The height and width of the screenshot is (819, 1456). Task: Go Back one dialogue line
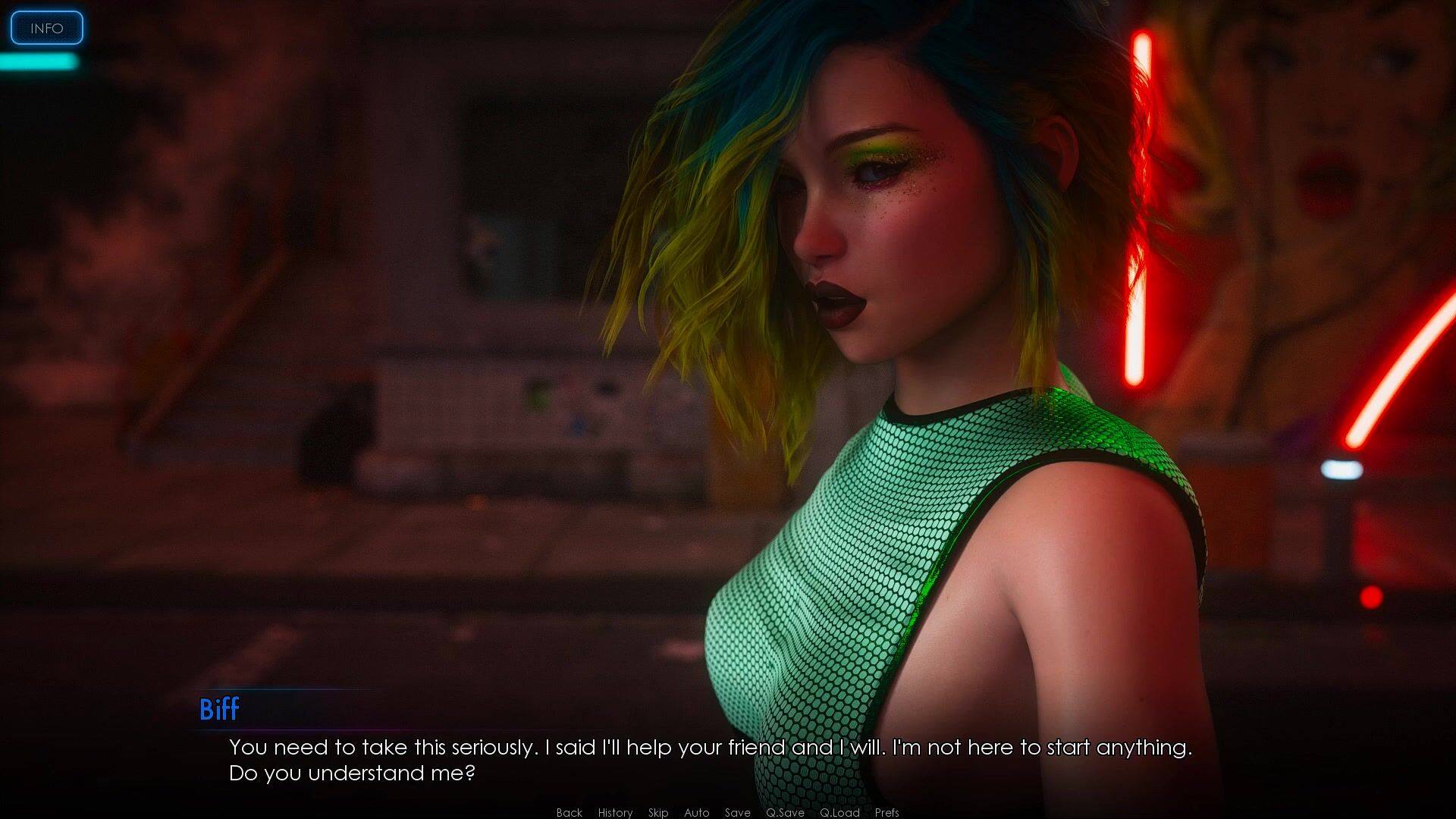(x=569, y=812)
